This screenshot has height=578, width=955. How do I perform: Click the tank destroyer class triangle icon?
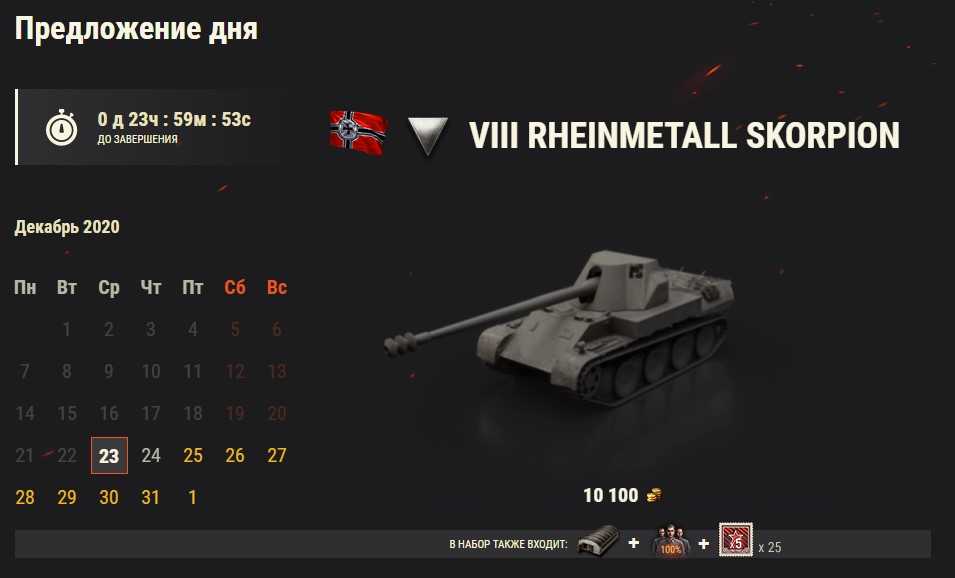[427, 136]
